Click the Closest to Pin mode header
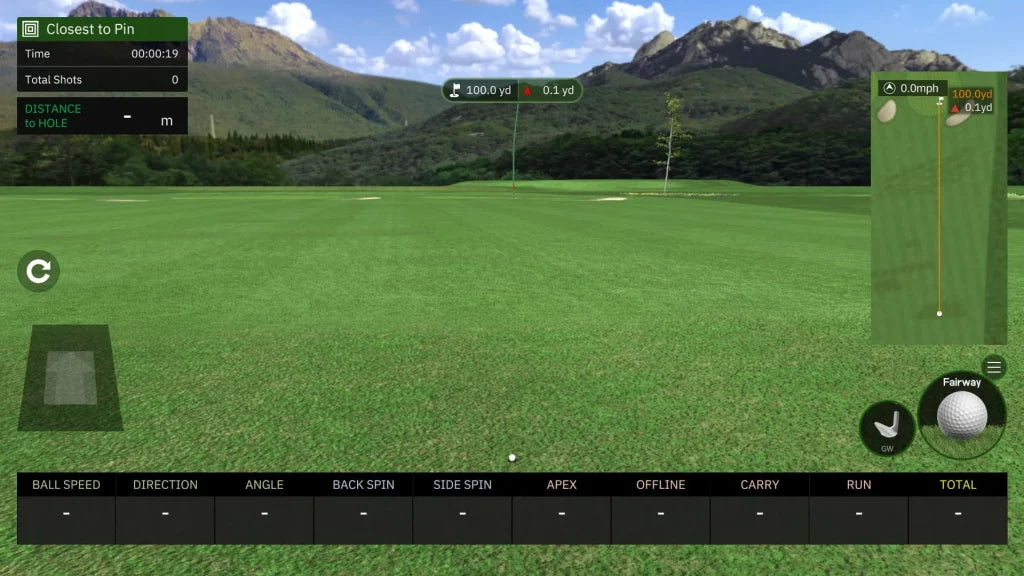Viewport: 1024px width, 576px height. [x=102, y=29]
